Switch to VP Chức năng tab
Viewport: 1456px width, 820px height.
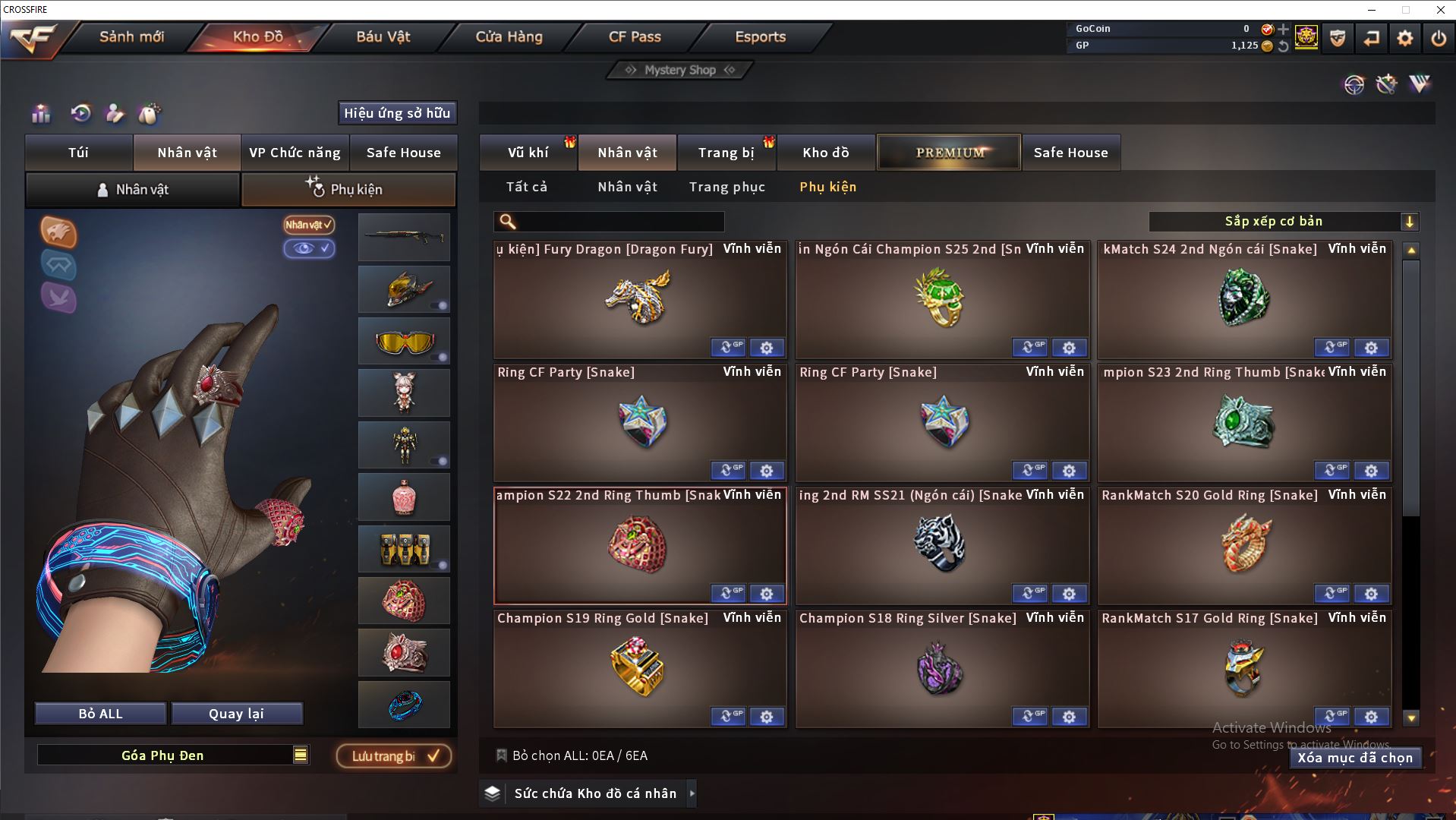(x=295, y=153)
